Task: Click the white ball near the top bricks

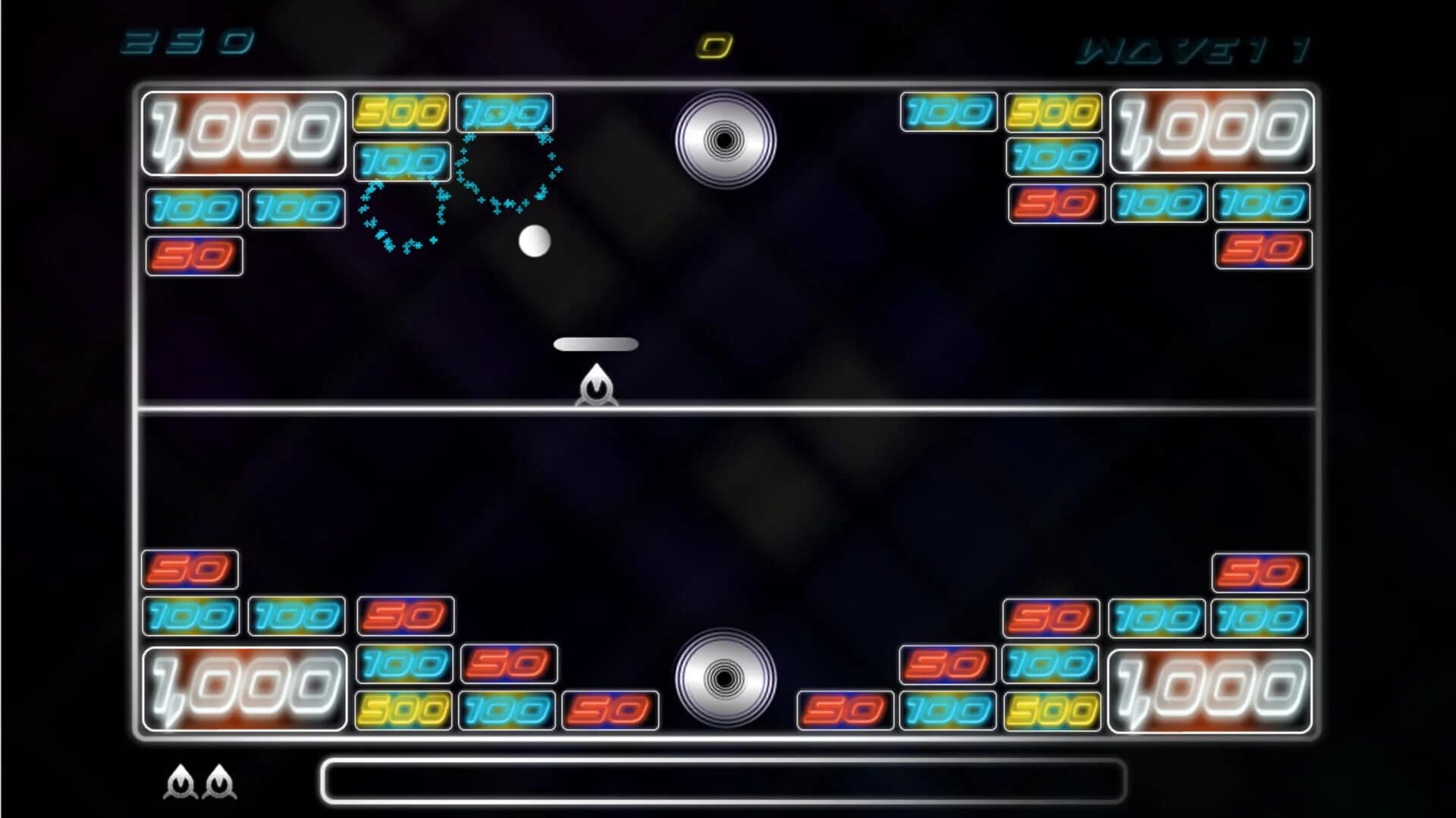Action: tap(535, 241)
